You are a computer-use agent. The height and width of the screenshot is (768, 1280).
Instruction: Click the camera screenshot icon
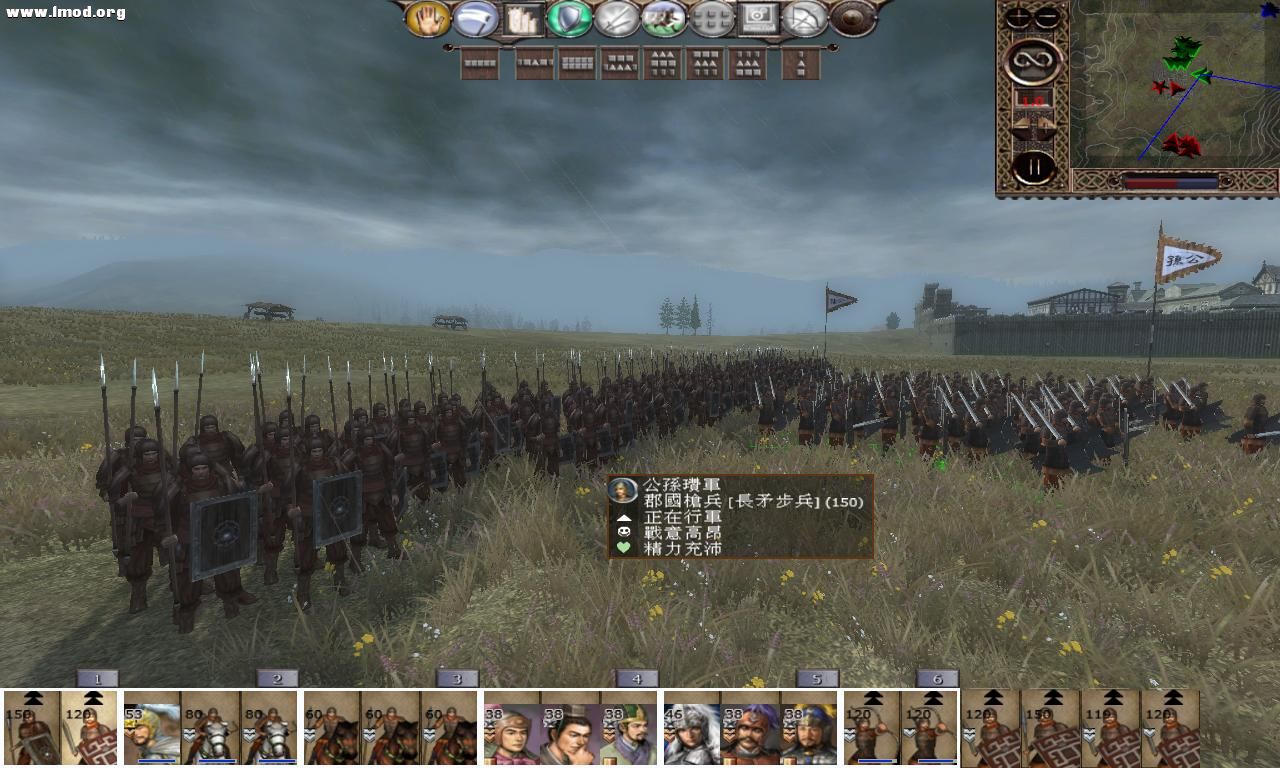pos(758,18)
